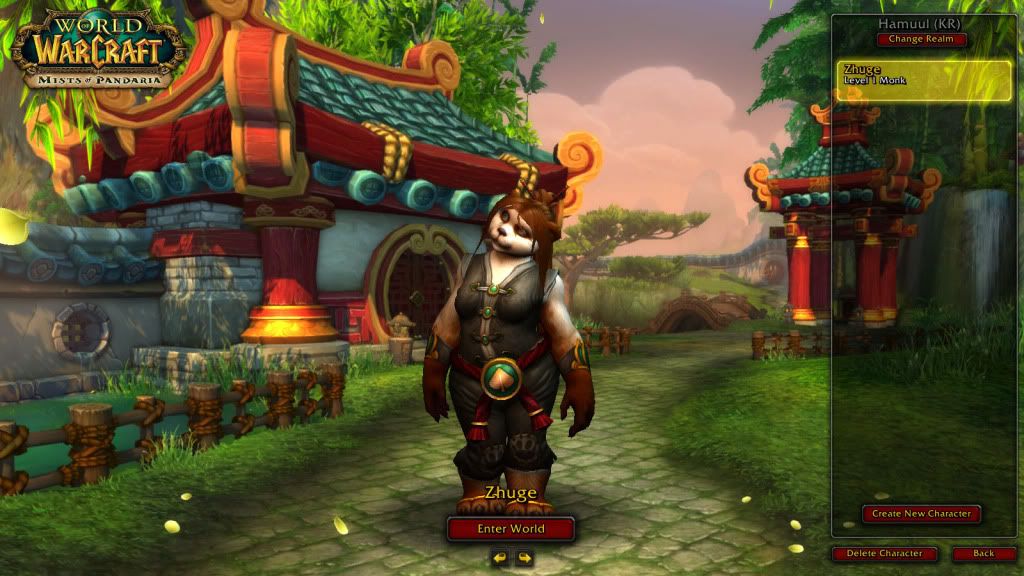Delete the selected character
This screenshot has height=576, width=1024.
(884, 553)
